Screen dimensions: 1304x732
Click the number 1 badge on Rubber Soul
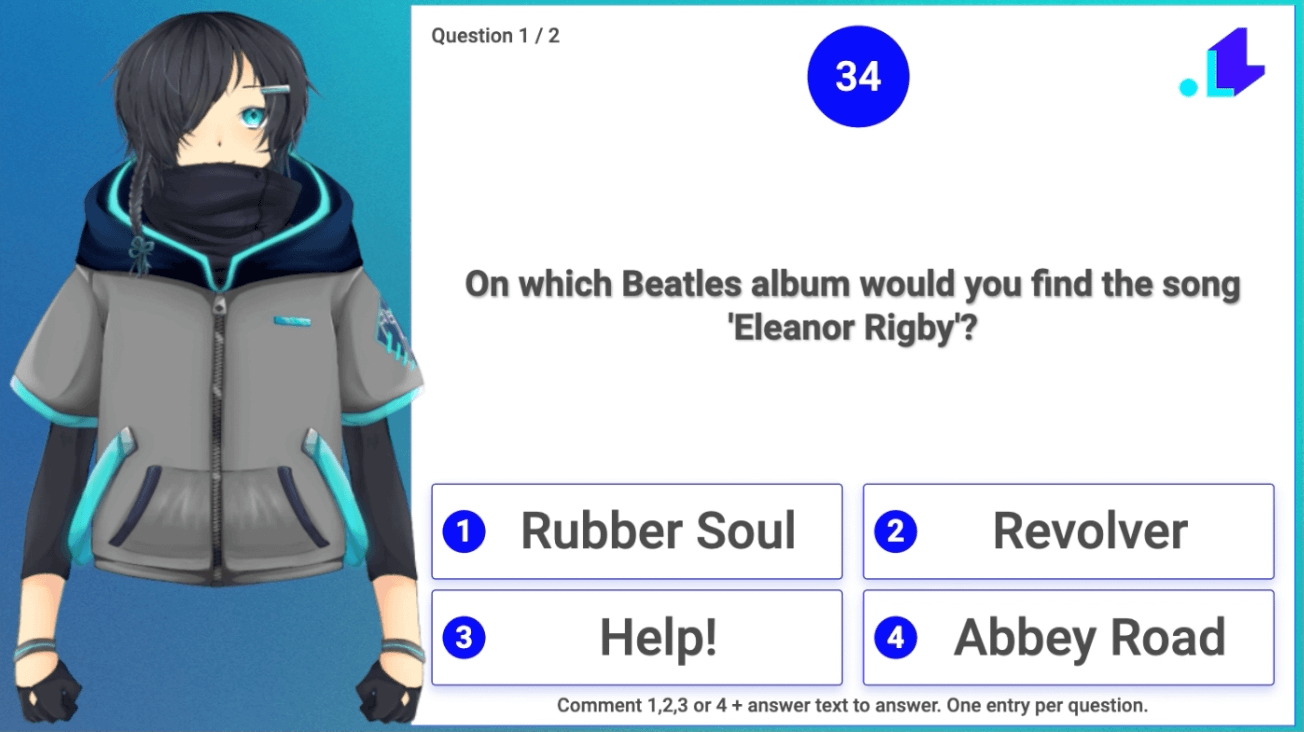(x=464, y=531)
